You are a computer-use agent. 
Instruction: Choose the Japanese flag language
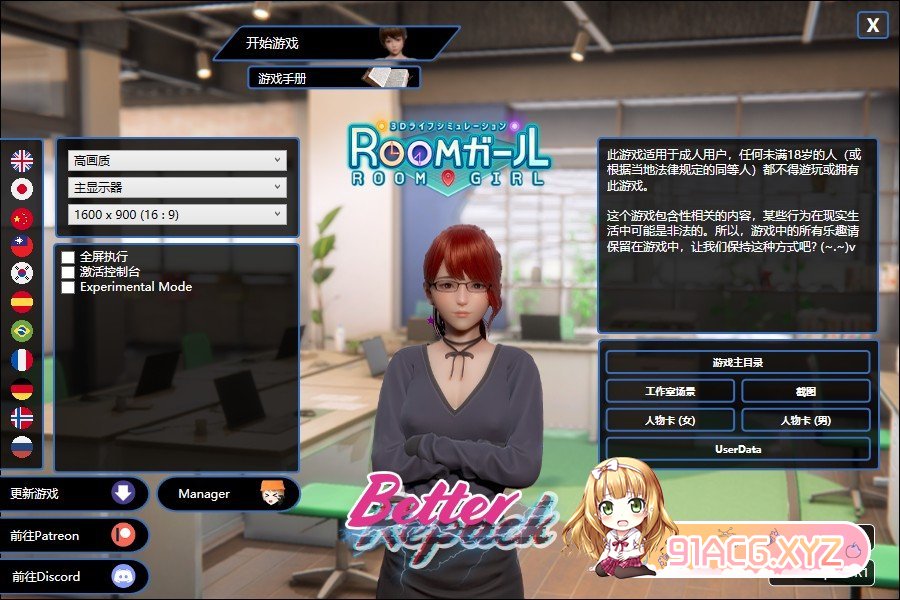tap(22, 189)
